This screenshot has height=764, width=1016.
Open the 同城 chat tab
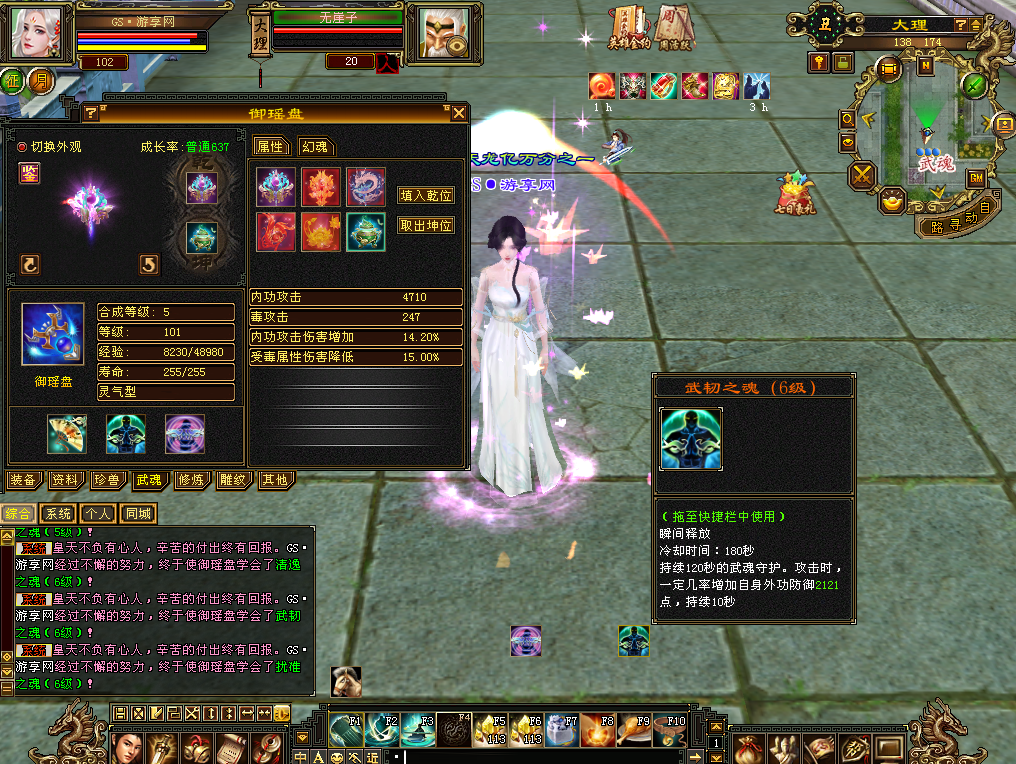[138, 514]
